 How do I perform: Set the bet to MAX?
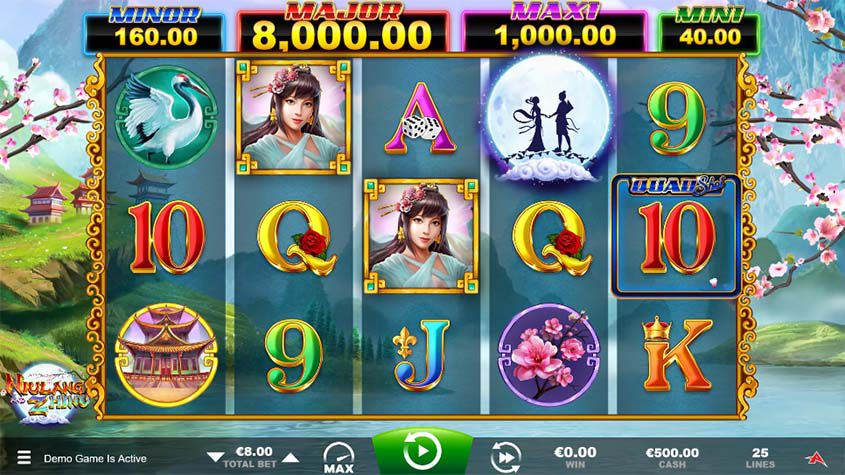(x=337, y=457)
